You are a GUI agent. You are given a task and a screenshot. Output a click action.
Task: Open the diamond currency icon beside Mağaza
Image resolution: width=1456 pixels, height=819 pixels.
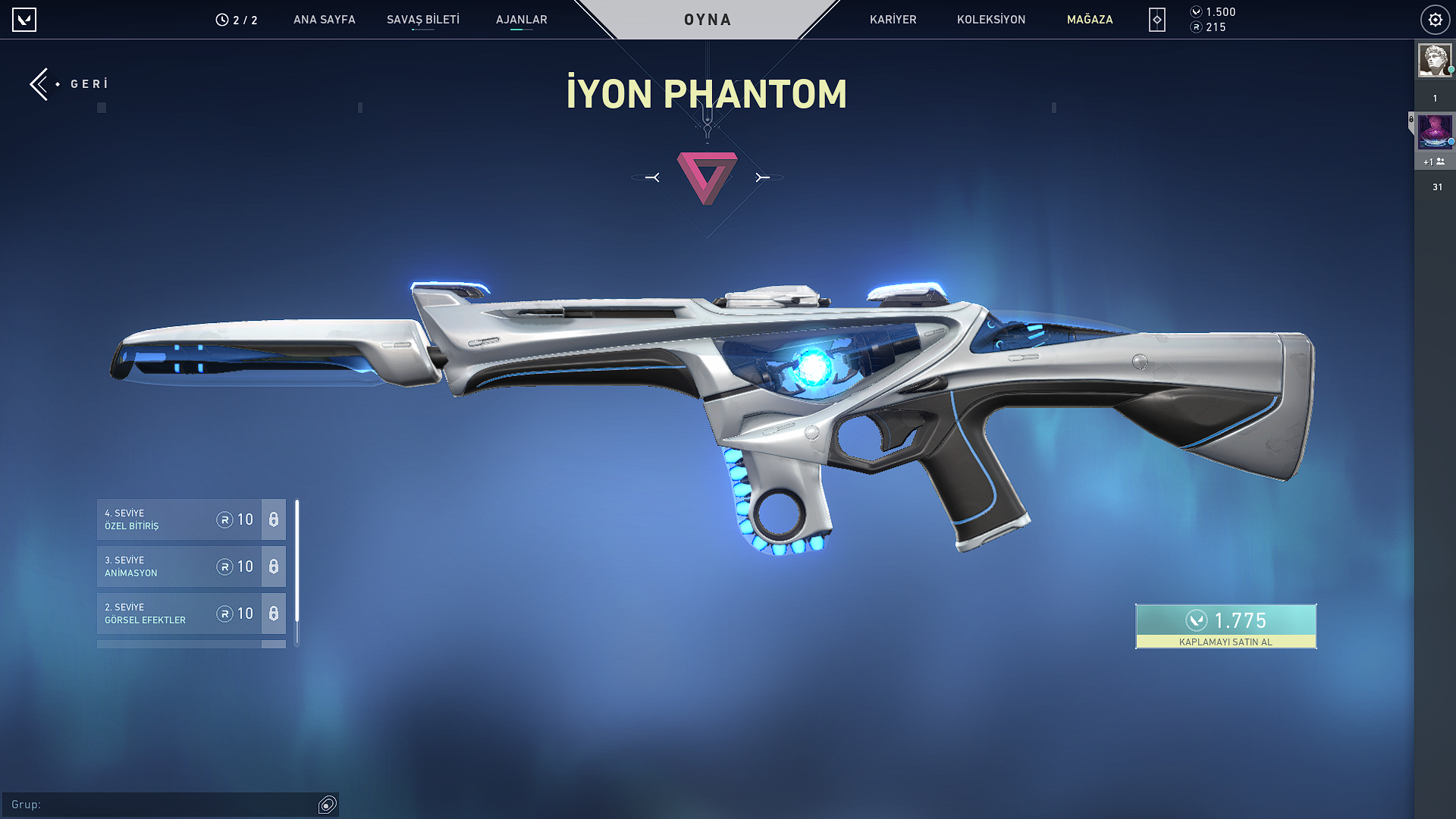[1156, 20]
